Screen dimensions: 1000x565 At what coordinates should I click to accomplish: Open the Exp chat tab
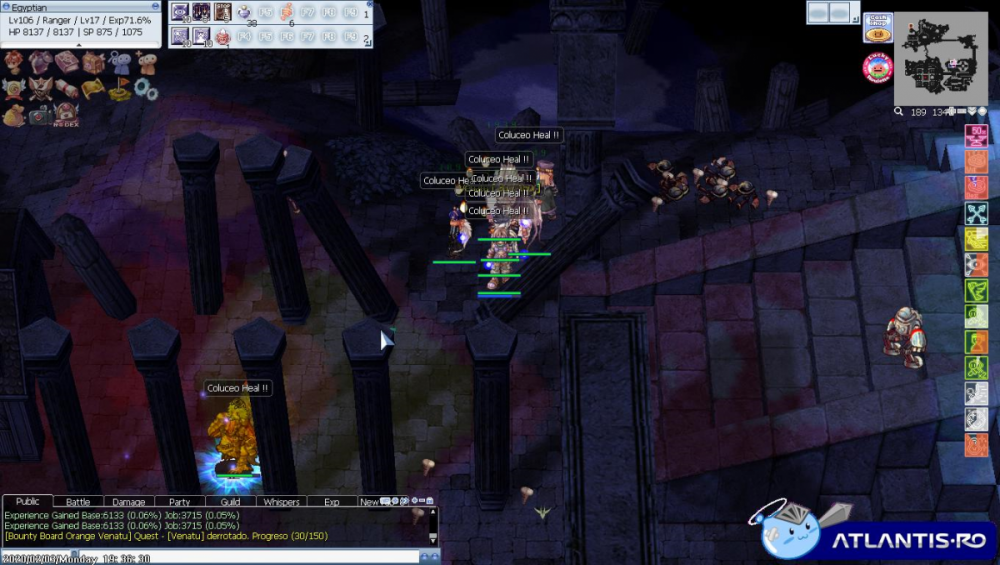click(x=332, y=502)
